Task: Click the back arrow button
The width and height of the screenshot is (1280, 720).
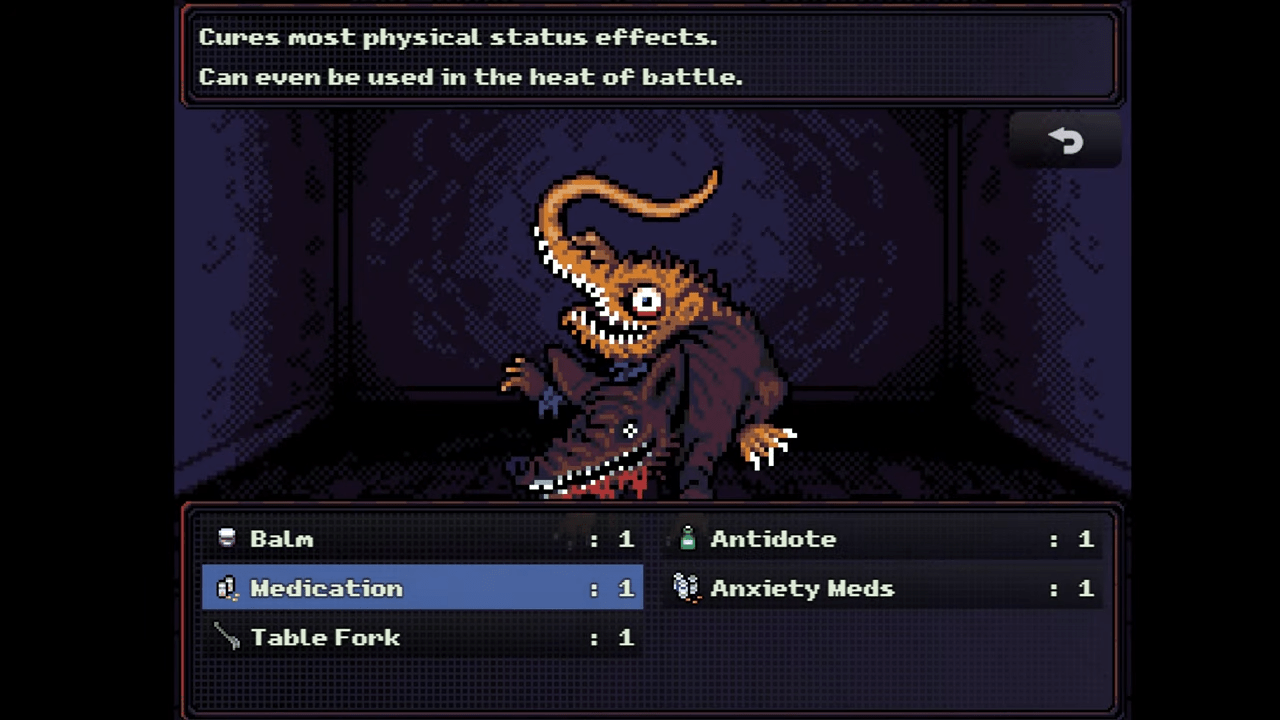Action: coord(1066,140)
